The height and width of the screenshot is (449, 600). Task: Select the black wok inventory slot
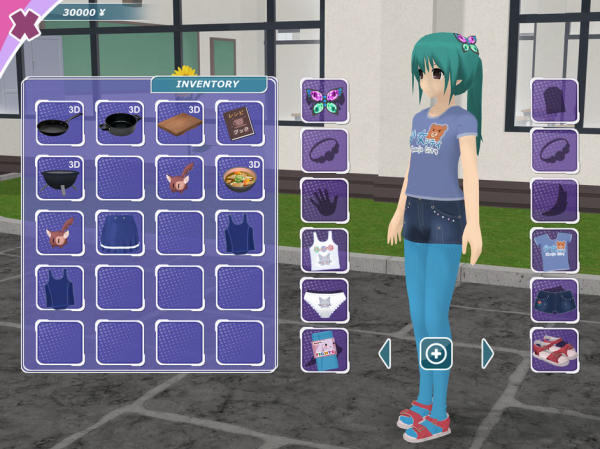[59, 178]
